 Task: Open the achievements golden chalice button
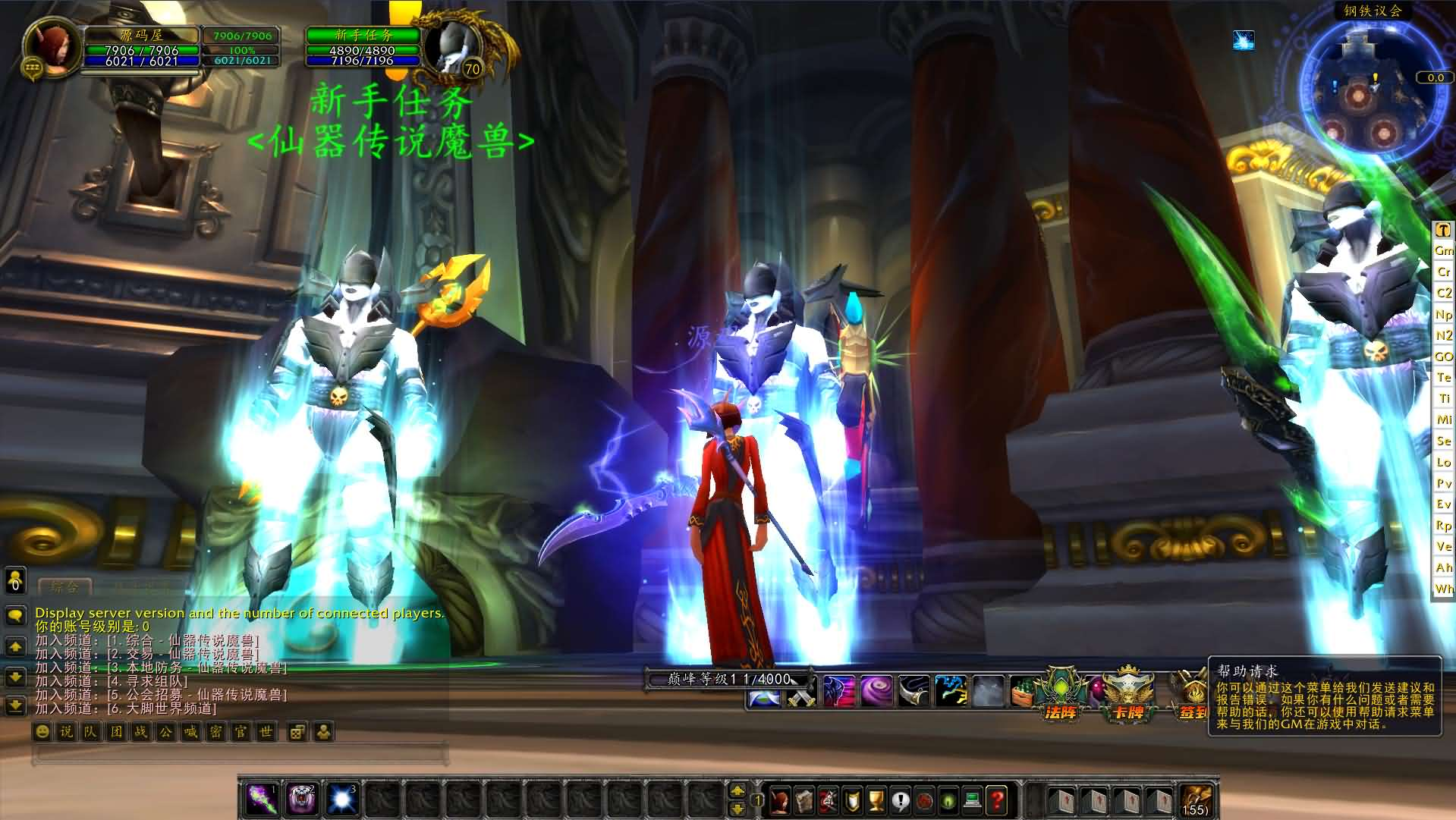[x=876, y=800]
